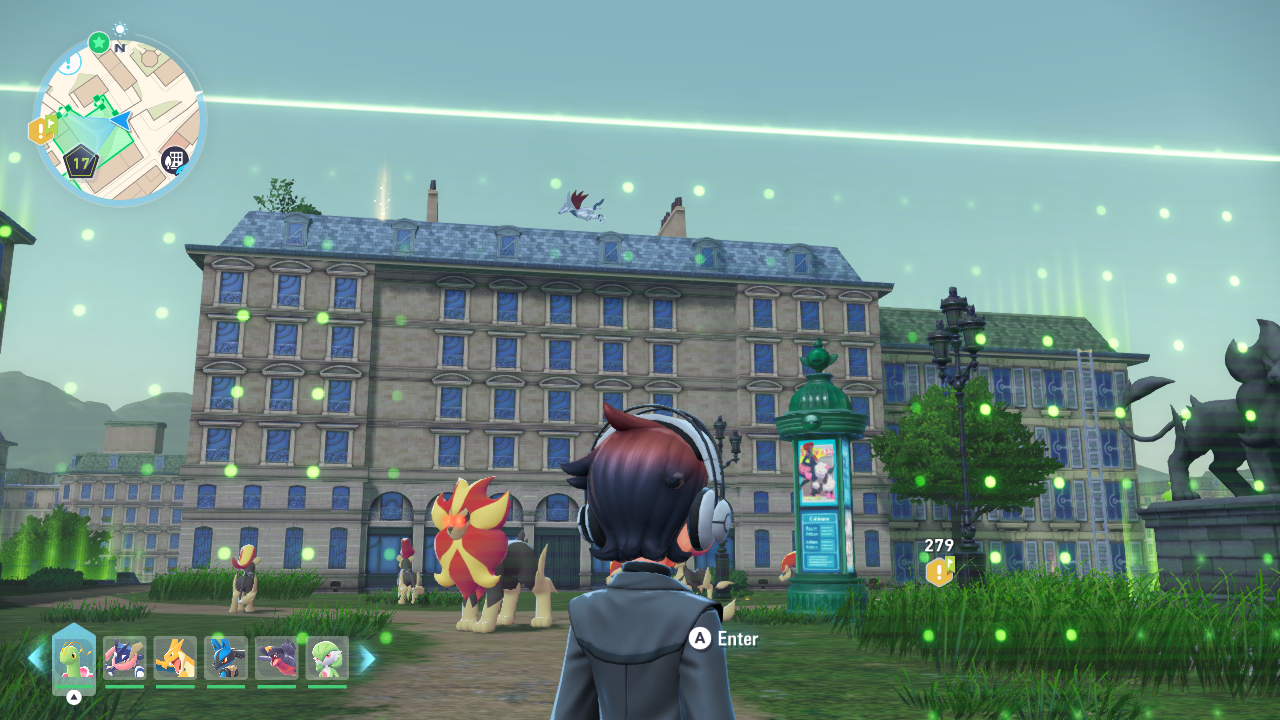This screenshot has height=720, width=1280.
Task: Click the green star marker on minimap
Action: tap(98, 42)
